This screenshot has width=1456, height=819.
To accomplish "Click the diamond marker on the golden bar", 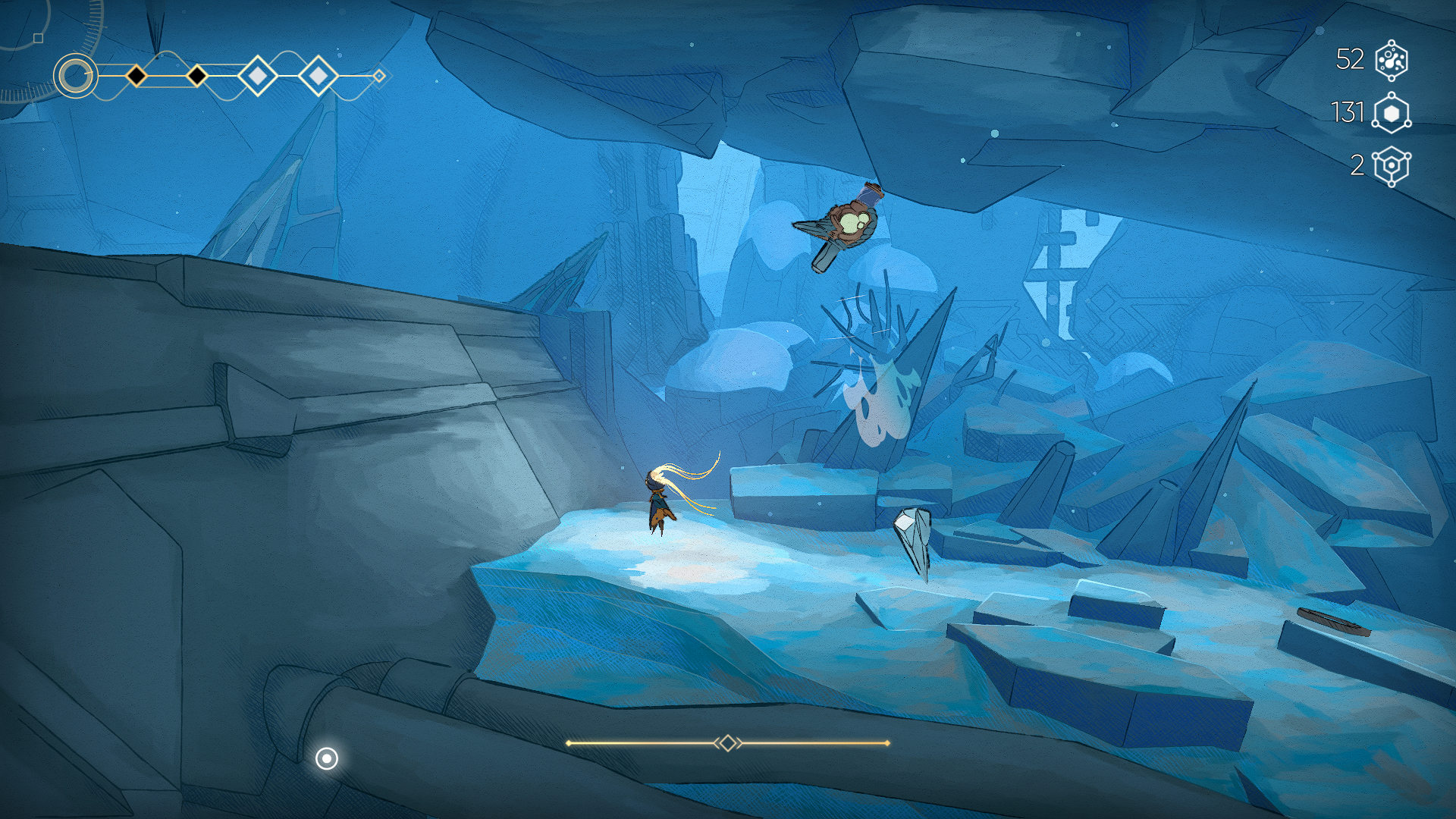I will point(728,743).
